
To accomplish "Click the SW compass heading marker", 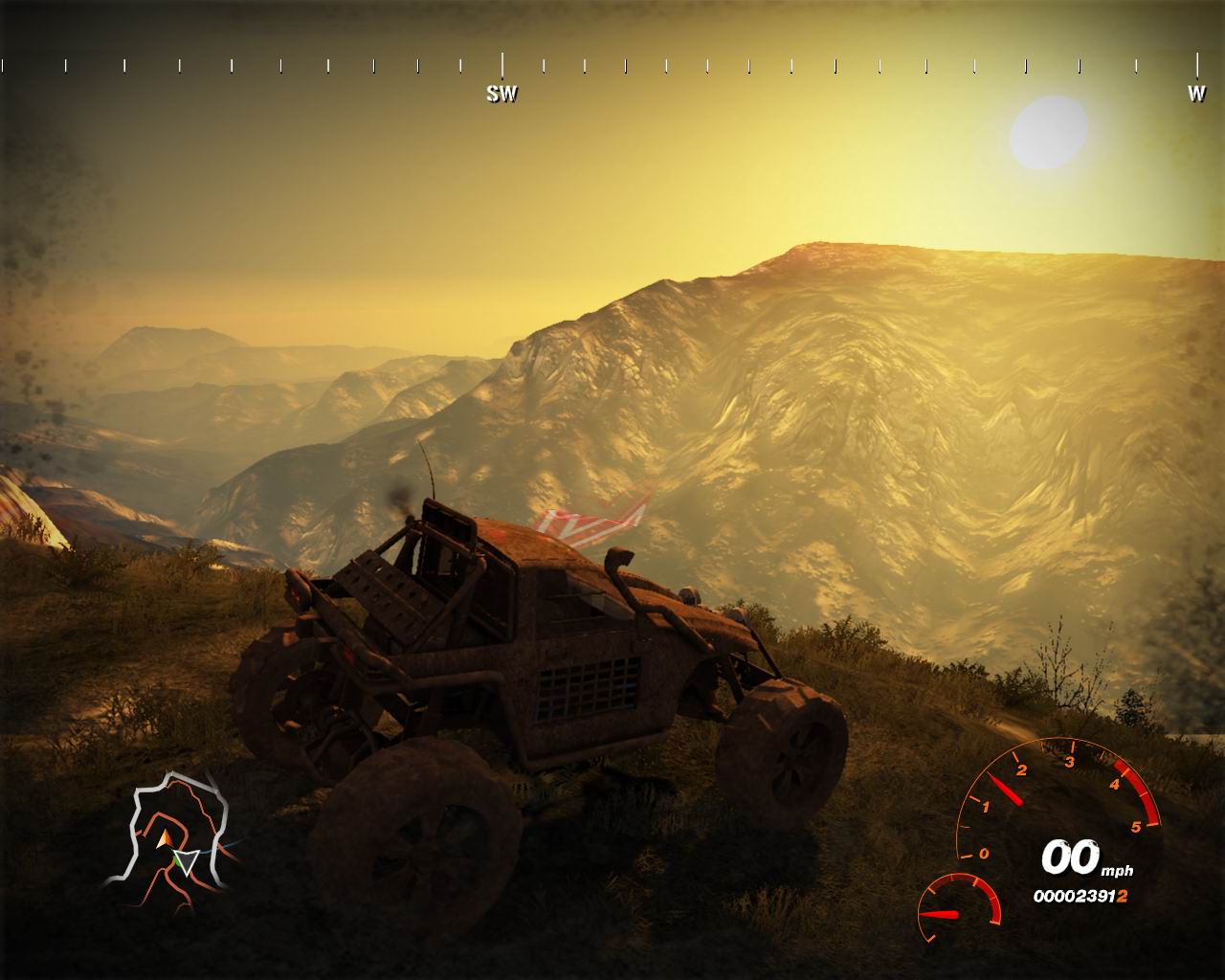I will click(x=501, y=93).
